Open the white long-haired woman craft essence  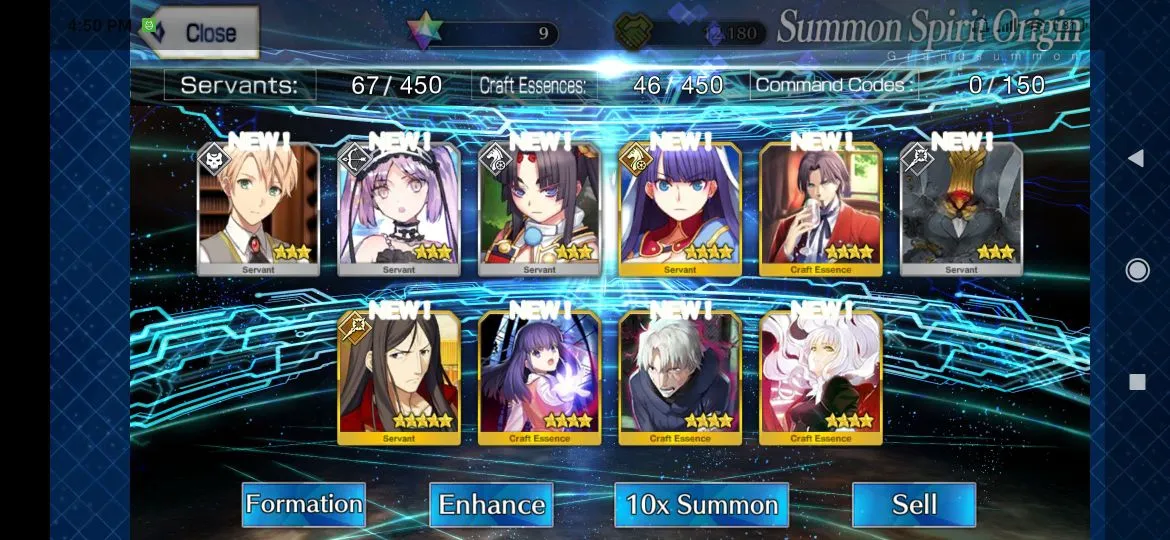[x=821, y=377]
